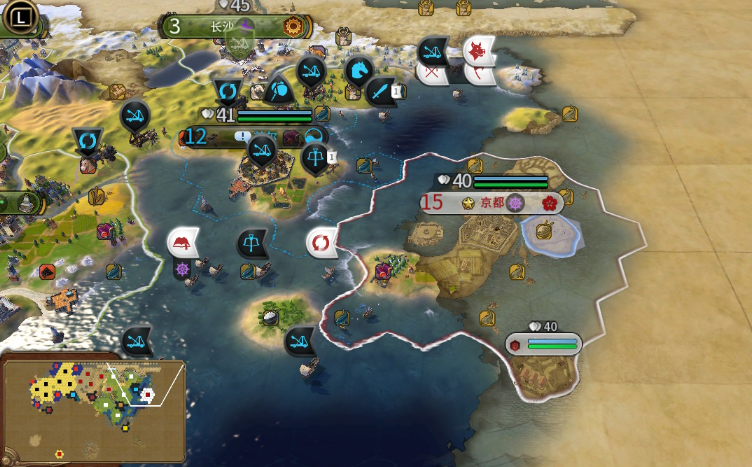Select the sword unit flag
This screenshot has height=467, width=752.
[382, 91]
